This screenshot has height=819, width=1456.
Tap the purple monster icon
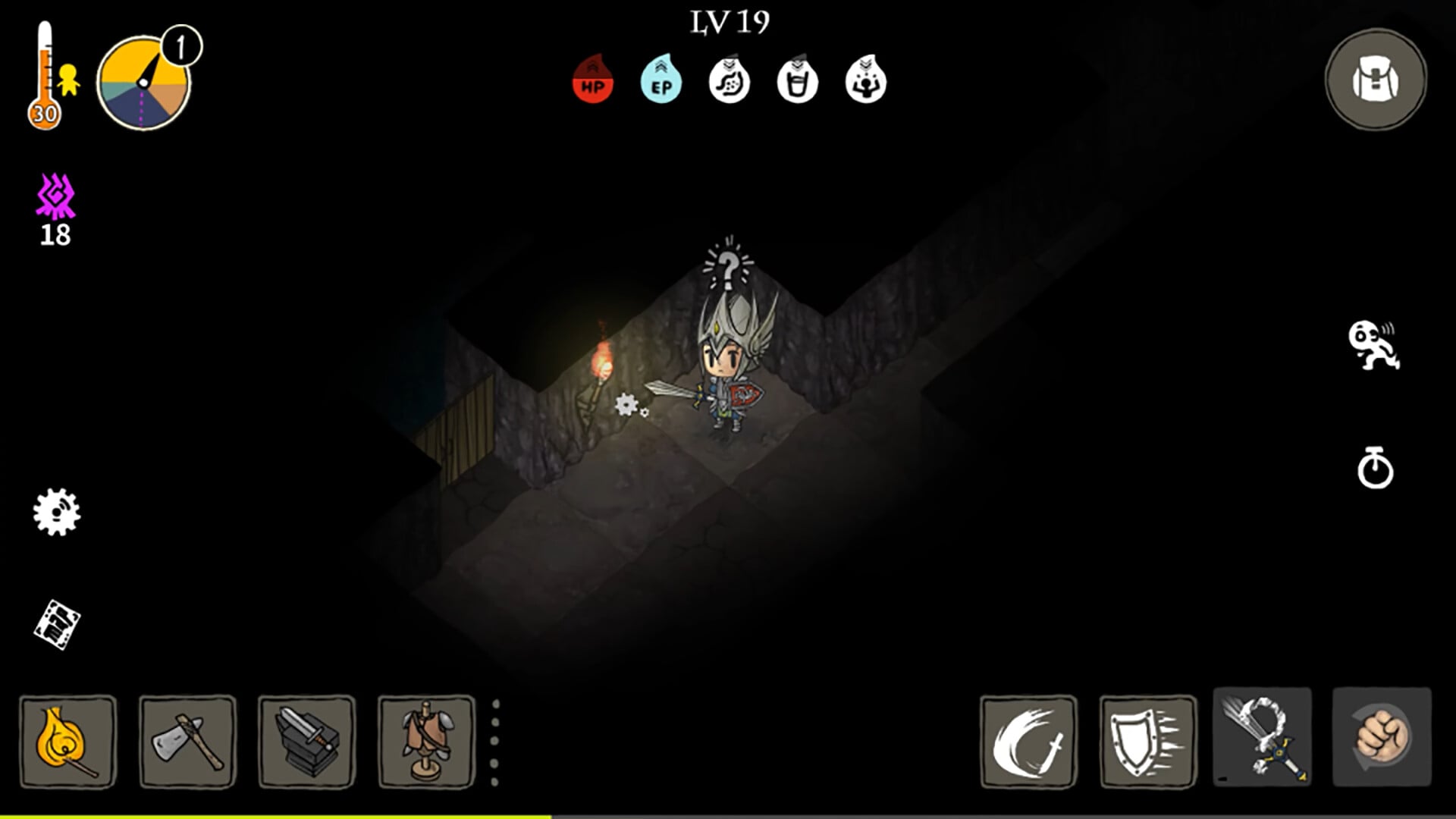coord(55,197)
